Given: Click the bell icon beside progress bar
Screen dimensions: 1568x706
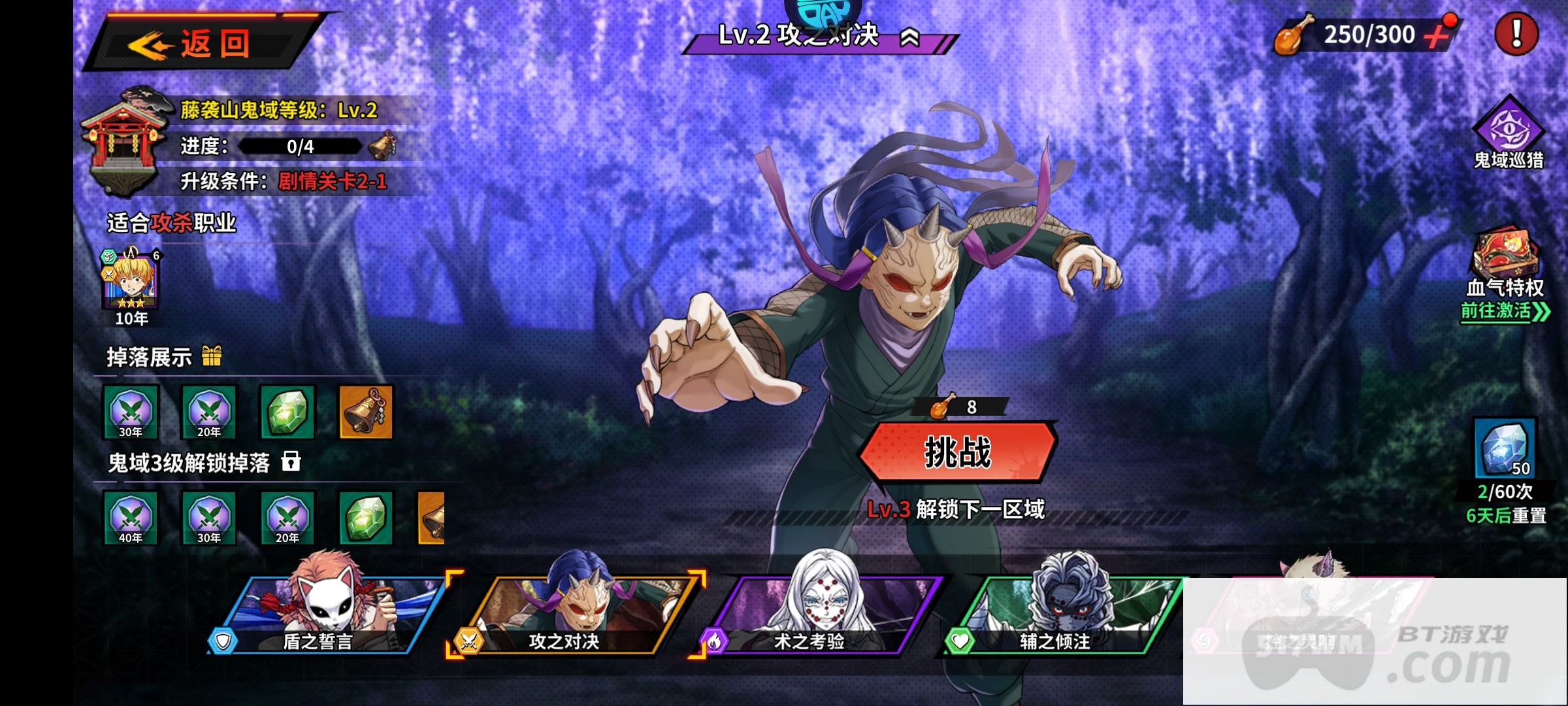Looking at the screenshot, I should pos(382,145).
